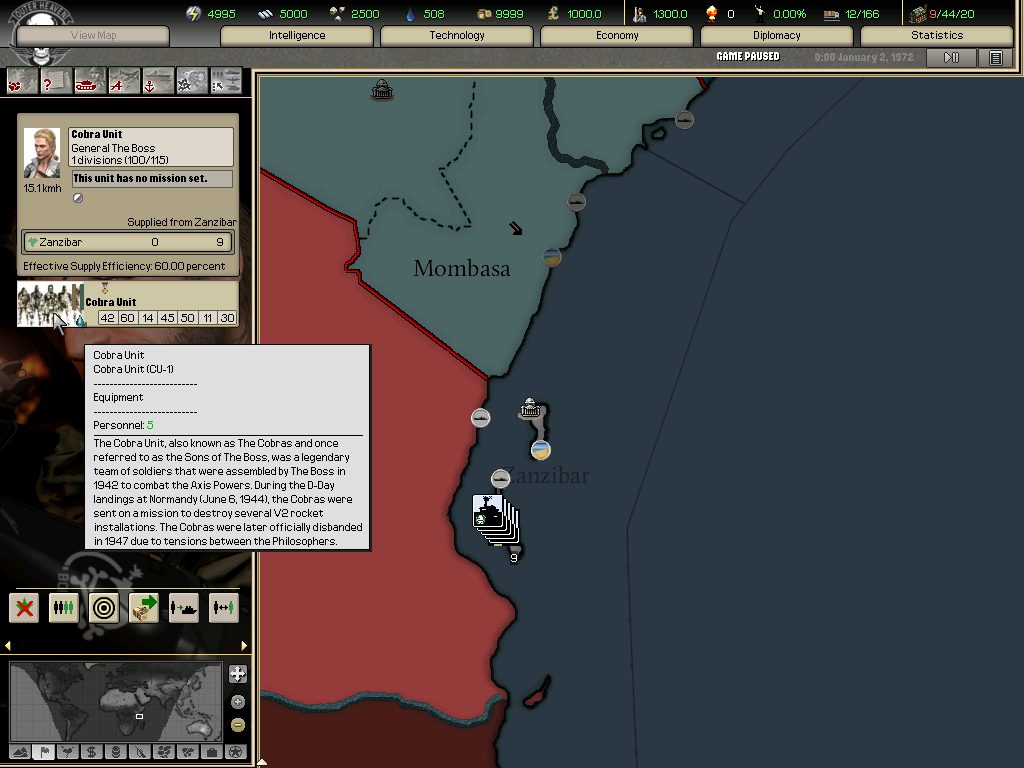Click the reorganize divisions button
Screen dimensions: 1024x768
click(64, 607)
